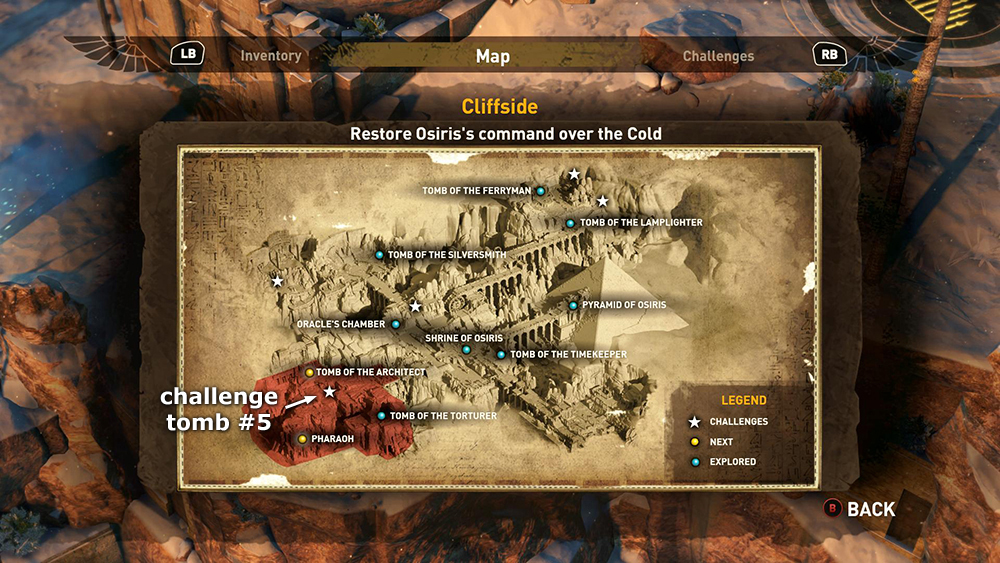Click the Tomb of the Torturer marker

[381, 416]
